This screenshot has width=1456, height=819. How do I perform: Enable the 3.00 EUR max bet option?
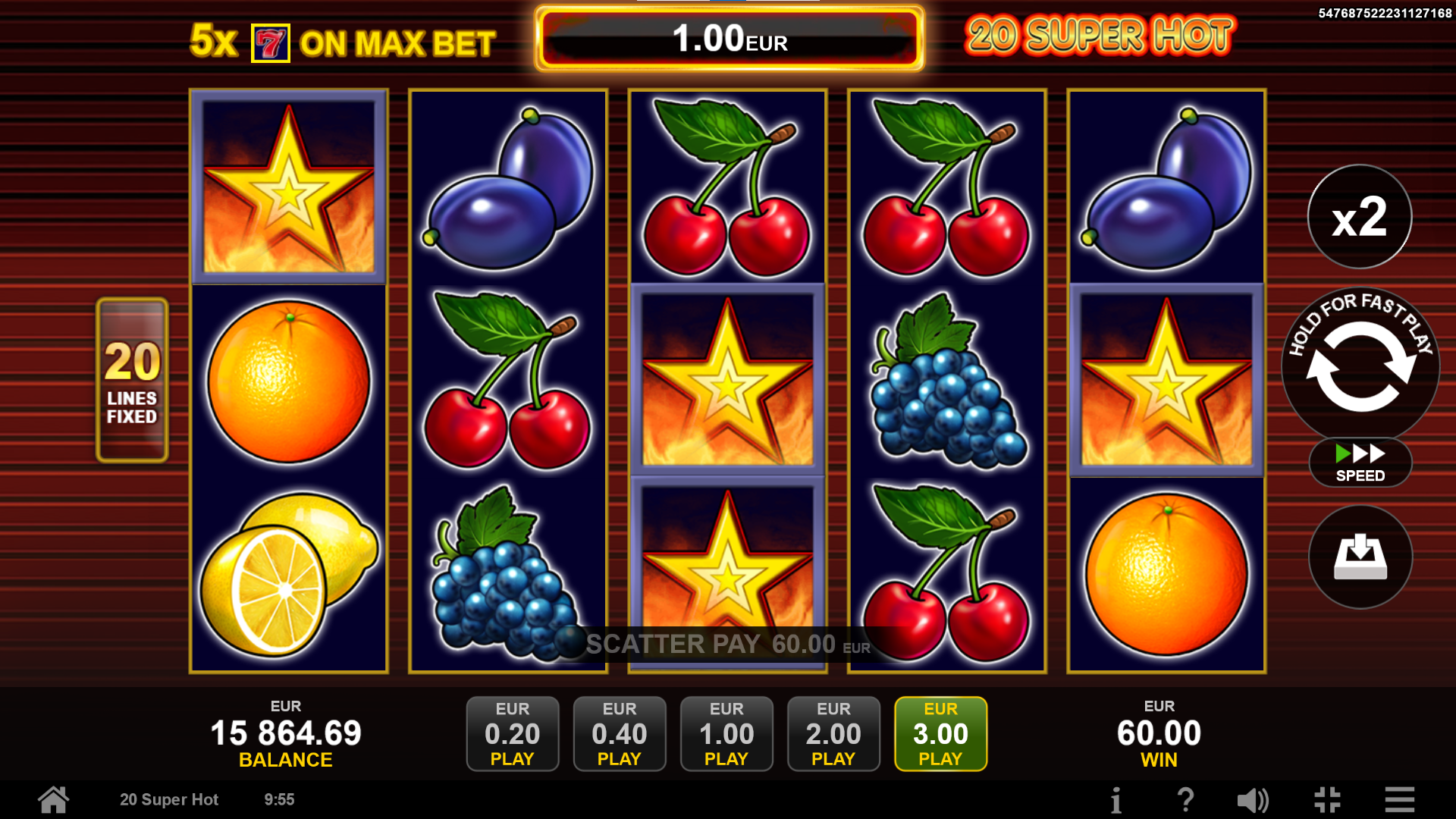pos(940,733)
